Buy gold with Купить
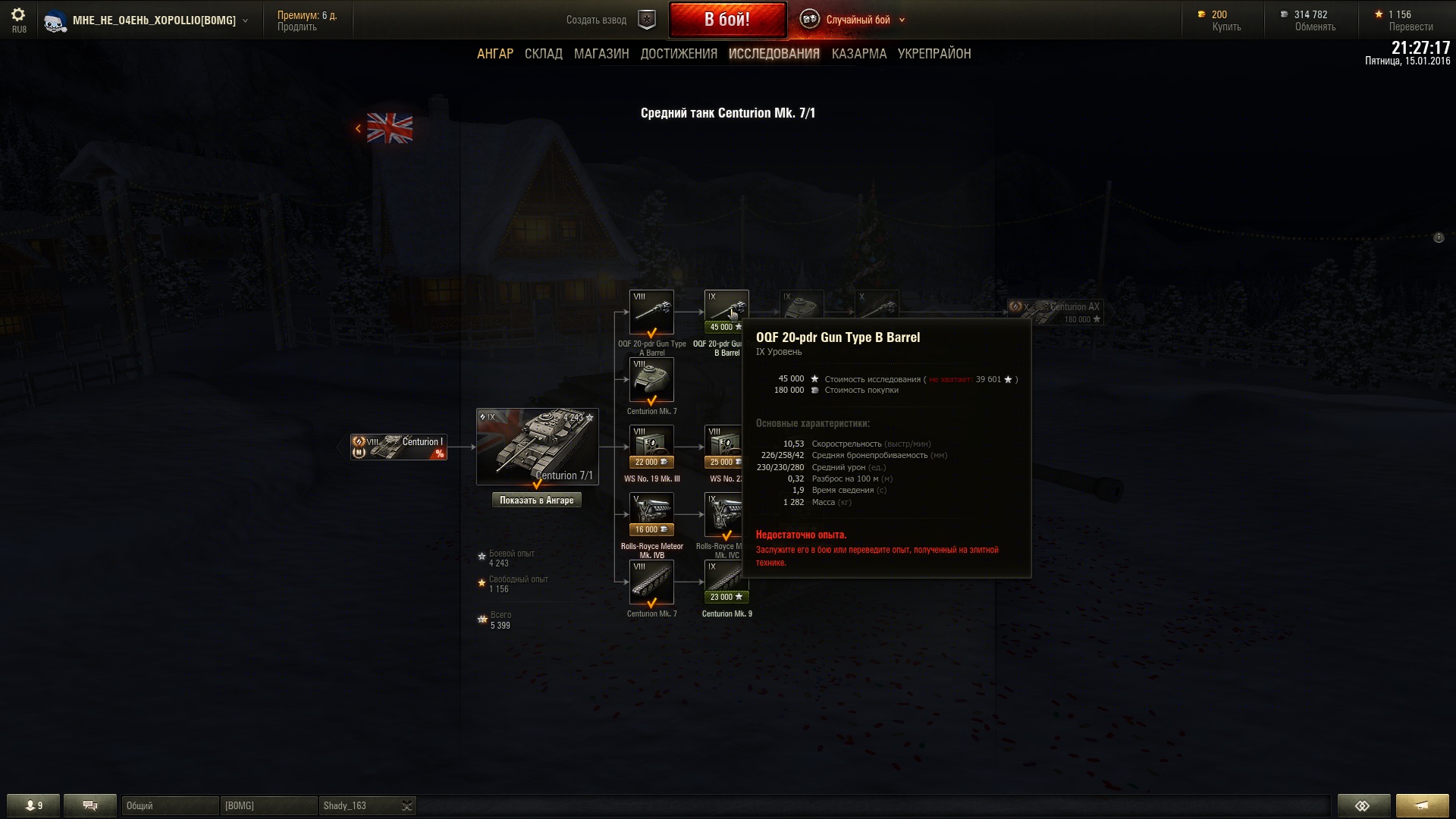The image size is (1456, 819). click(1225, 27)
